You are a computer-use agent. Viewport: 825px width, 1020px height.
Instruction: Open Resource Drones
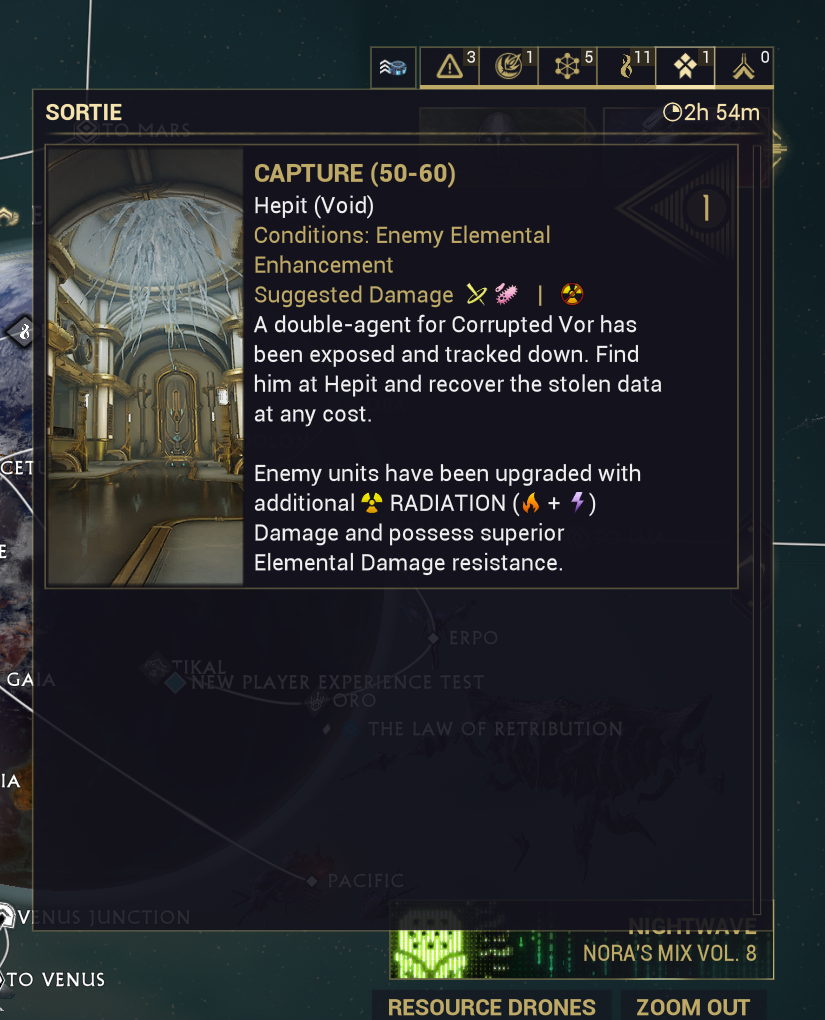click(491, 1006)
